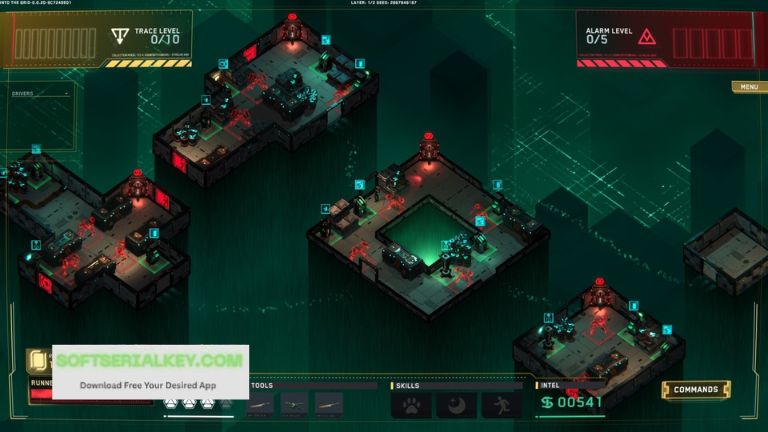Activate the paw print skill
The image size is (768, 432).
click(411, 404)
